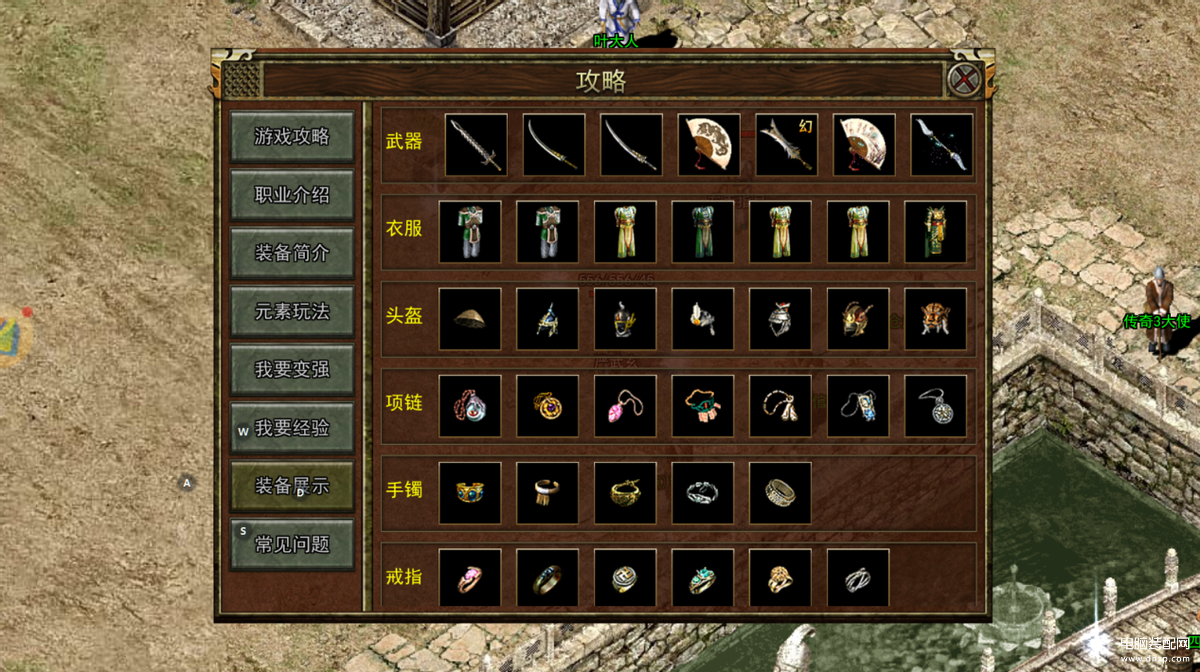The image size is (1200, 672).
Task: Select the spear weapon in the weapon row
Action: click(x=941, y=145)
